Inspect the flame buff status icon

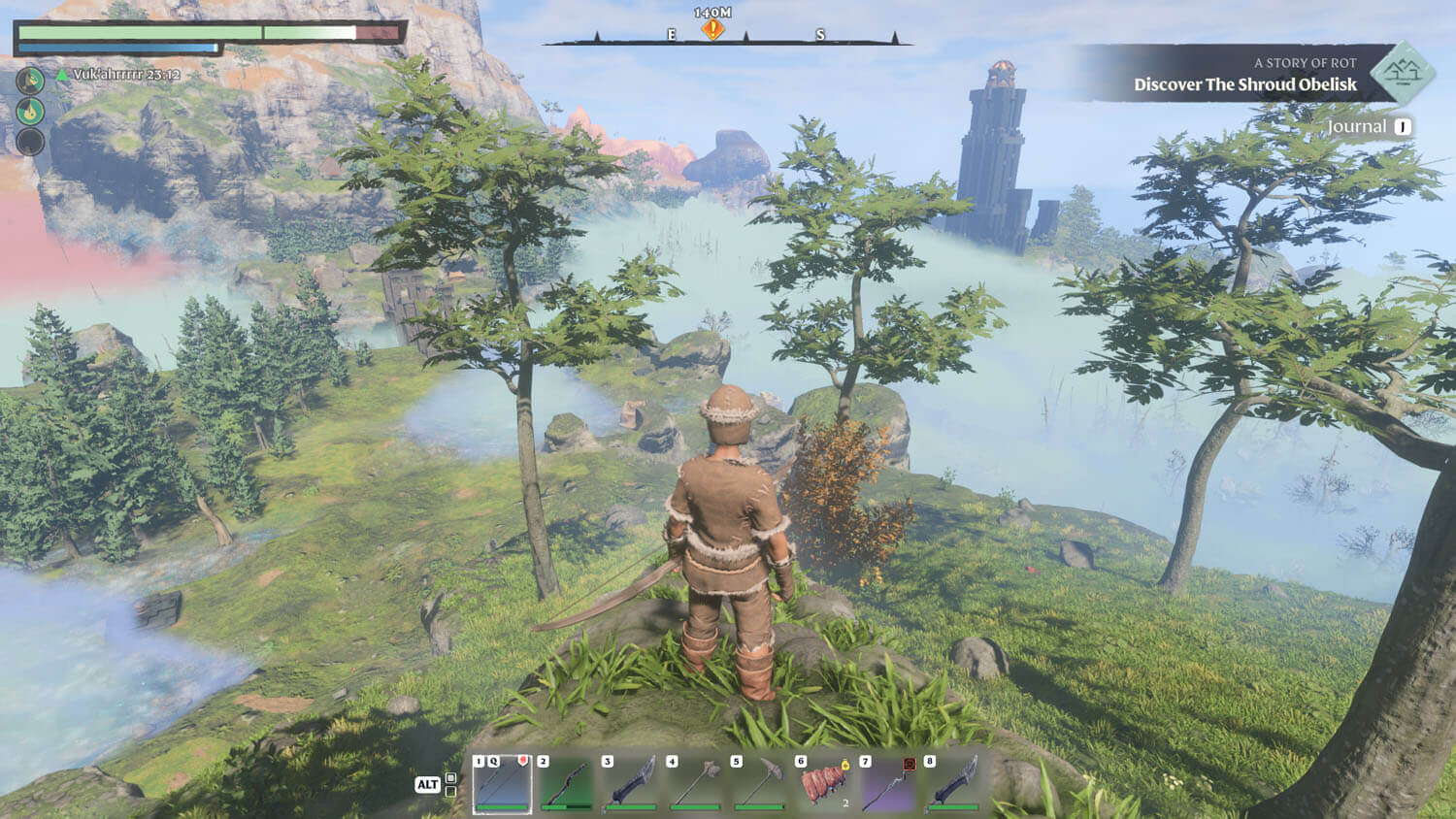click(31, 112)
